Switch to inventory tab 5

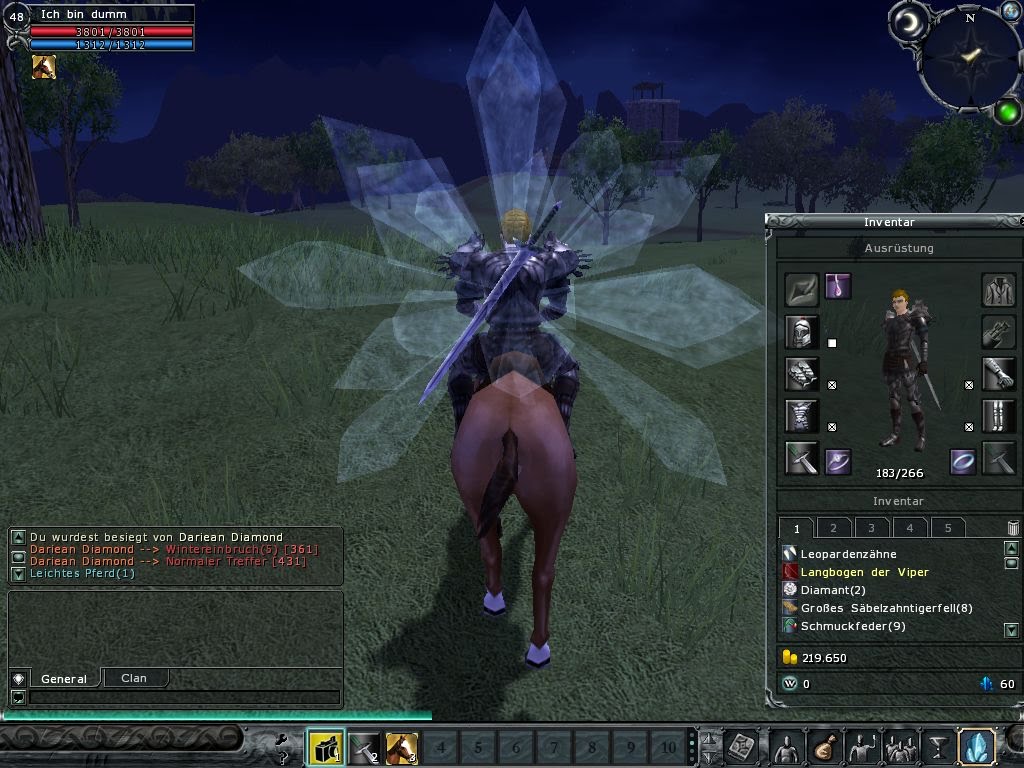(x=948, y=528)
